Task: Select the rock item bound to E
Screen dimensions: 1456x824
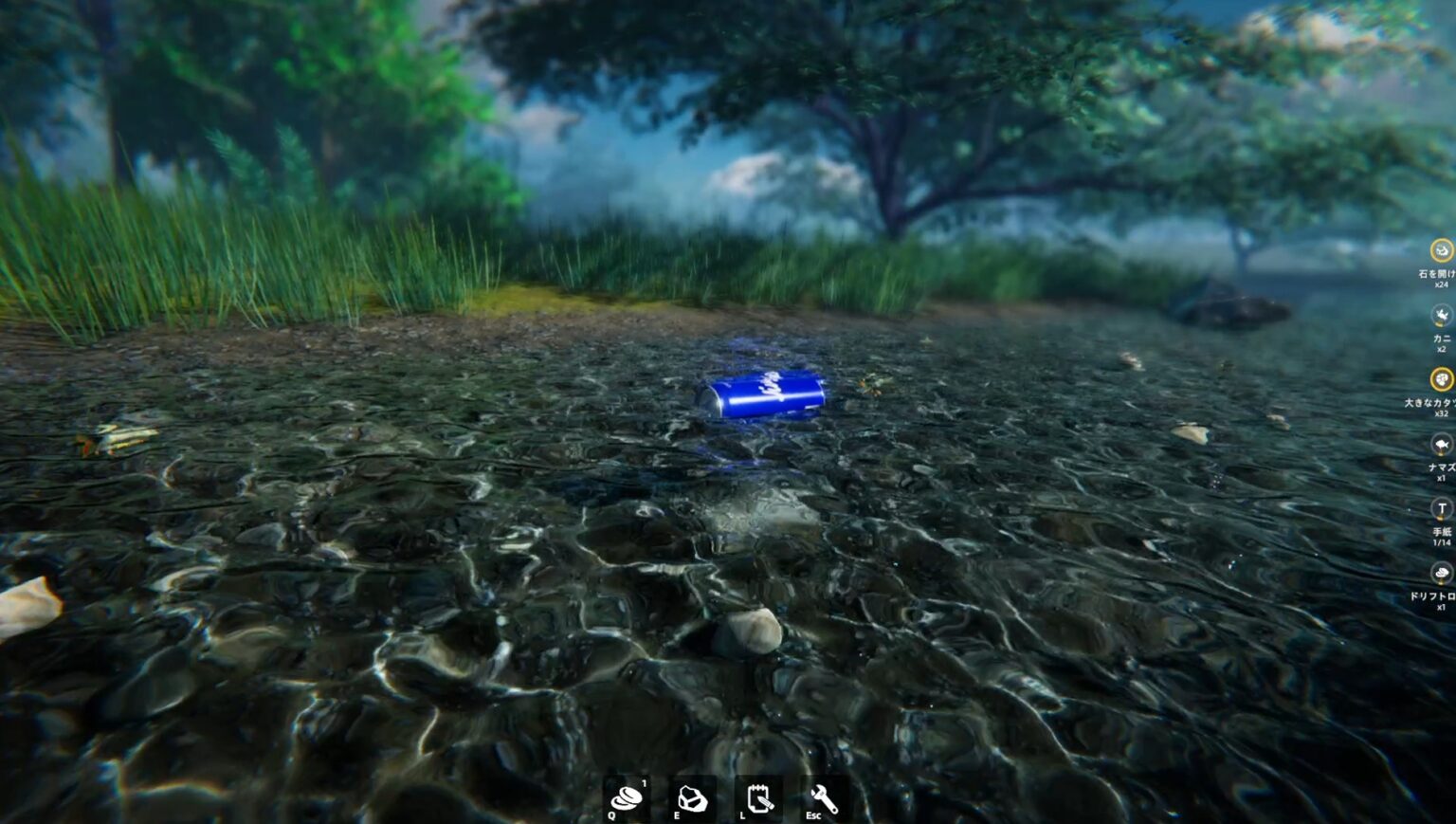Action: pos(691,799)
